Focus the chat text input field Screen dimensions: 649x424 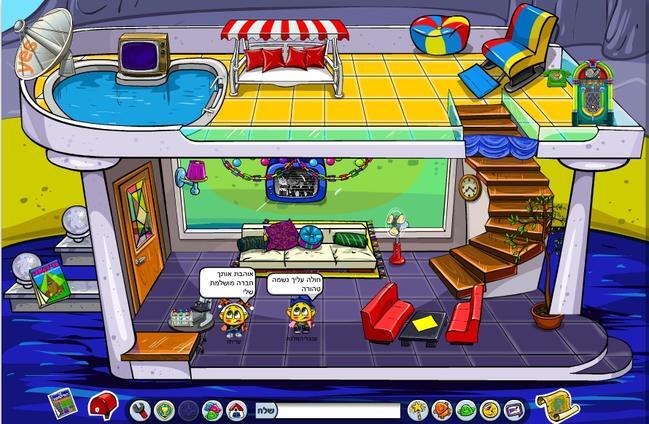click(337, 410)
